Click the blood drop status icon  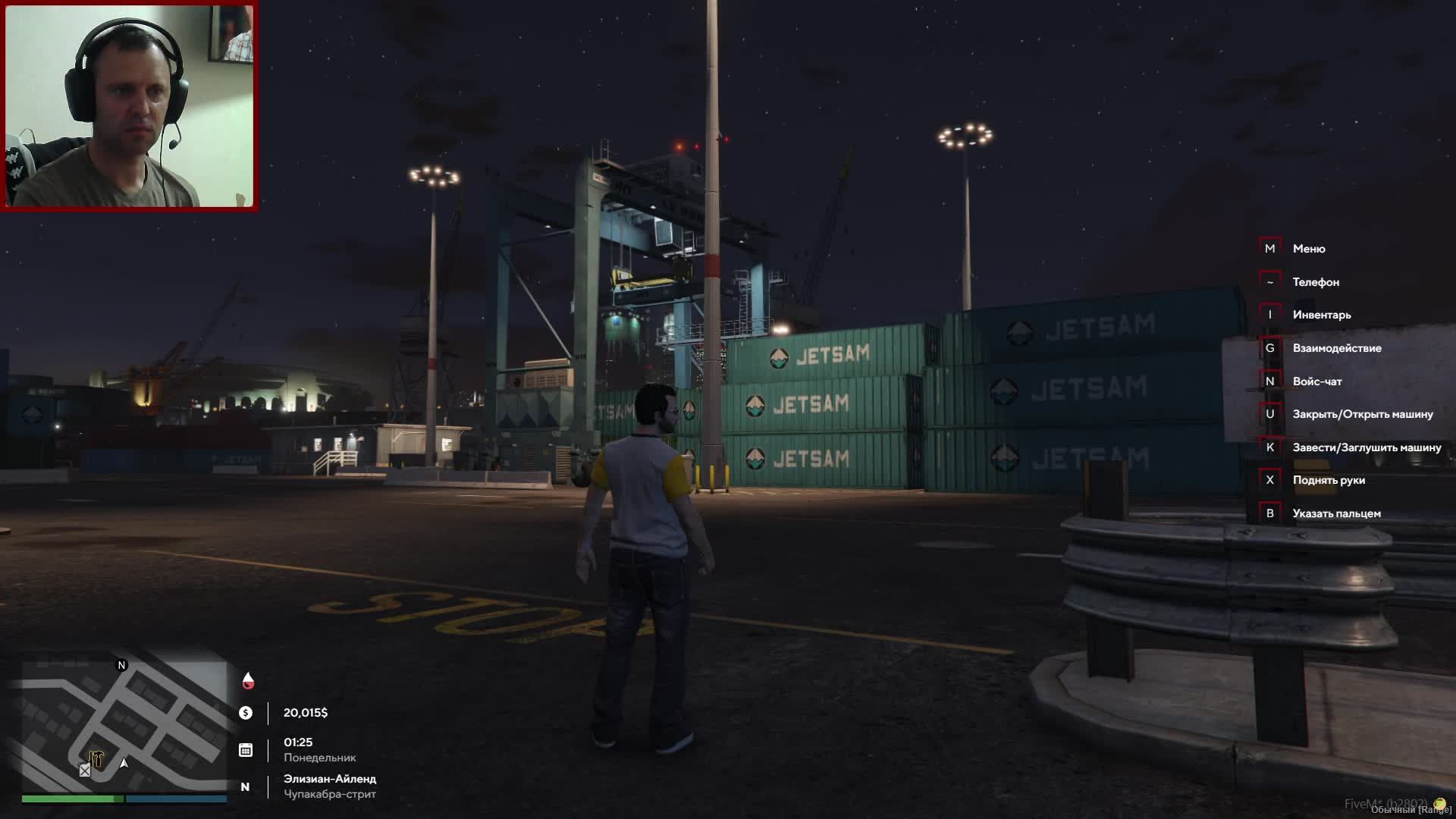pyautogui.click(x=248, y=680)
